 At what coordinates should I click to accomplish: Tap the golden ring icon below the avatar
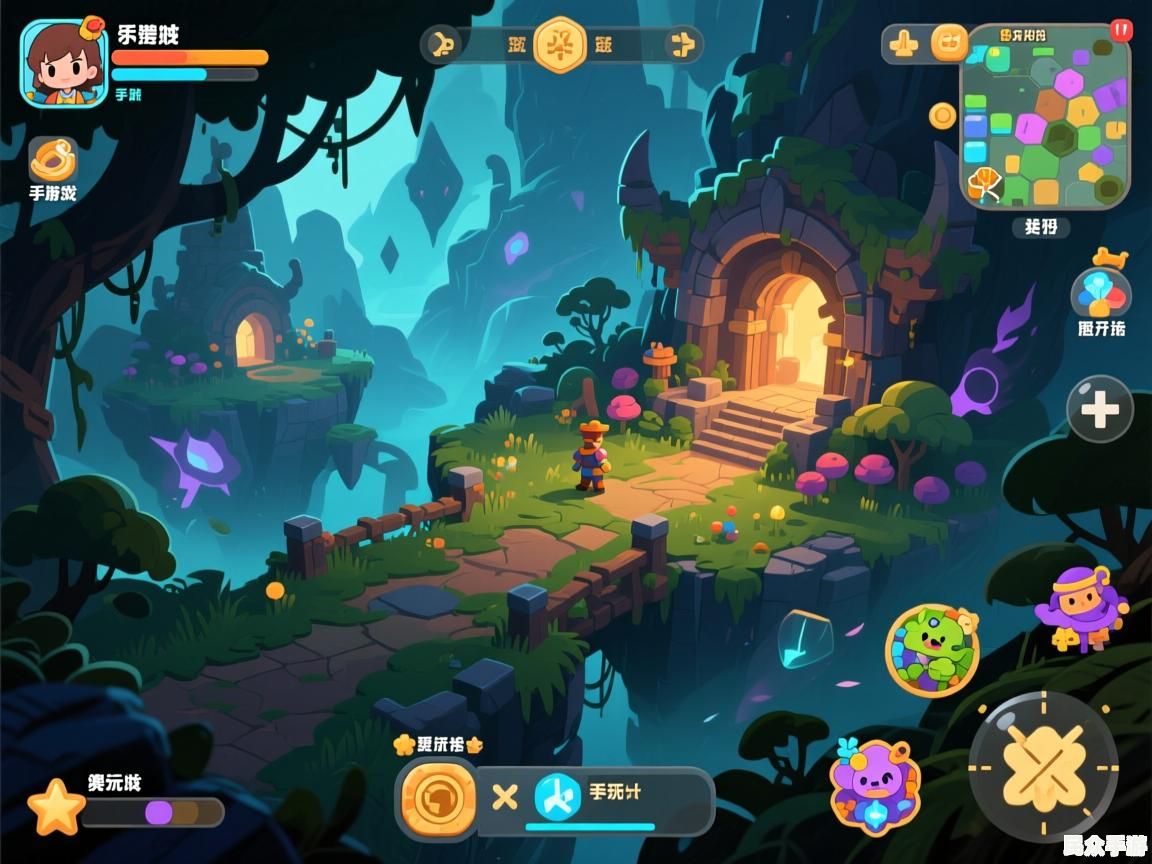(53, 159)
